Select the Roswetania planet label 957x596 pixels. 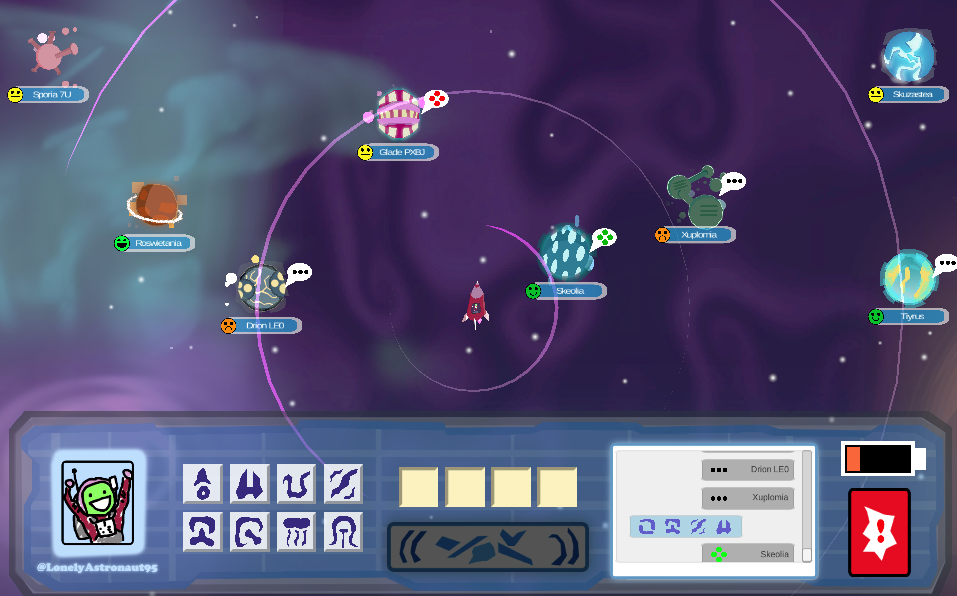tap(160, 243)
